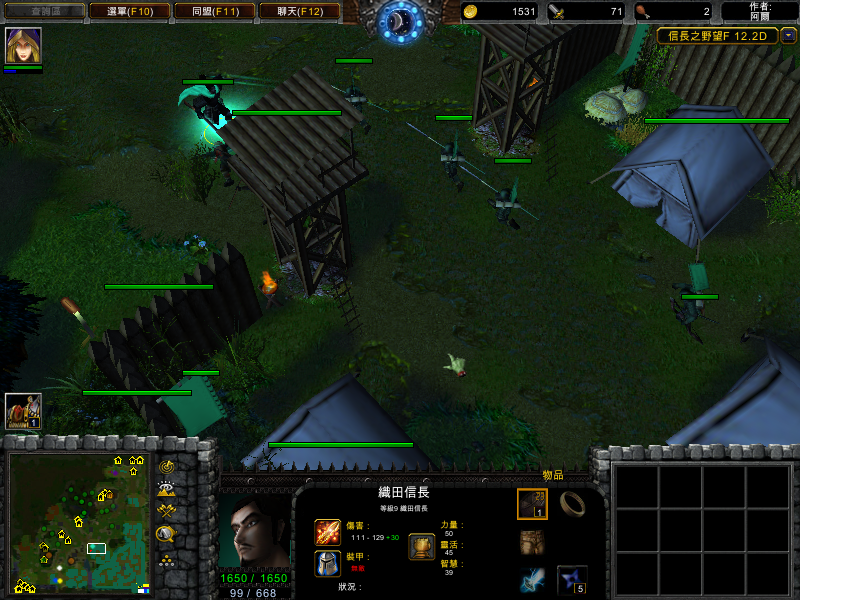Viewport: 864px width, 600px height.
Task: Select the blonde hero portrait icon
Action: pos(23,46)
